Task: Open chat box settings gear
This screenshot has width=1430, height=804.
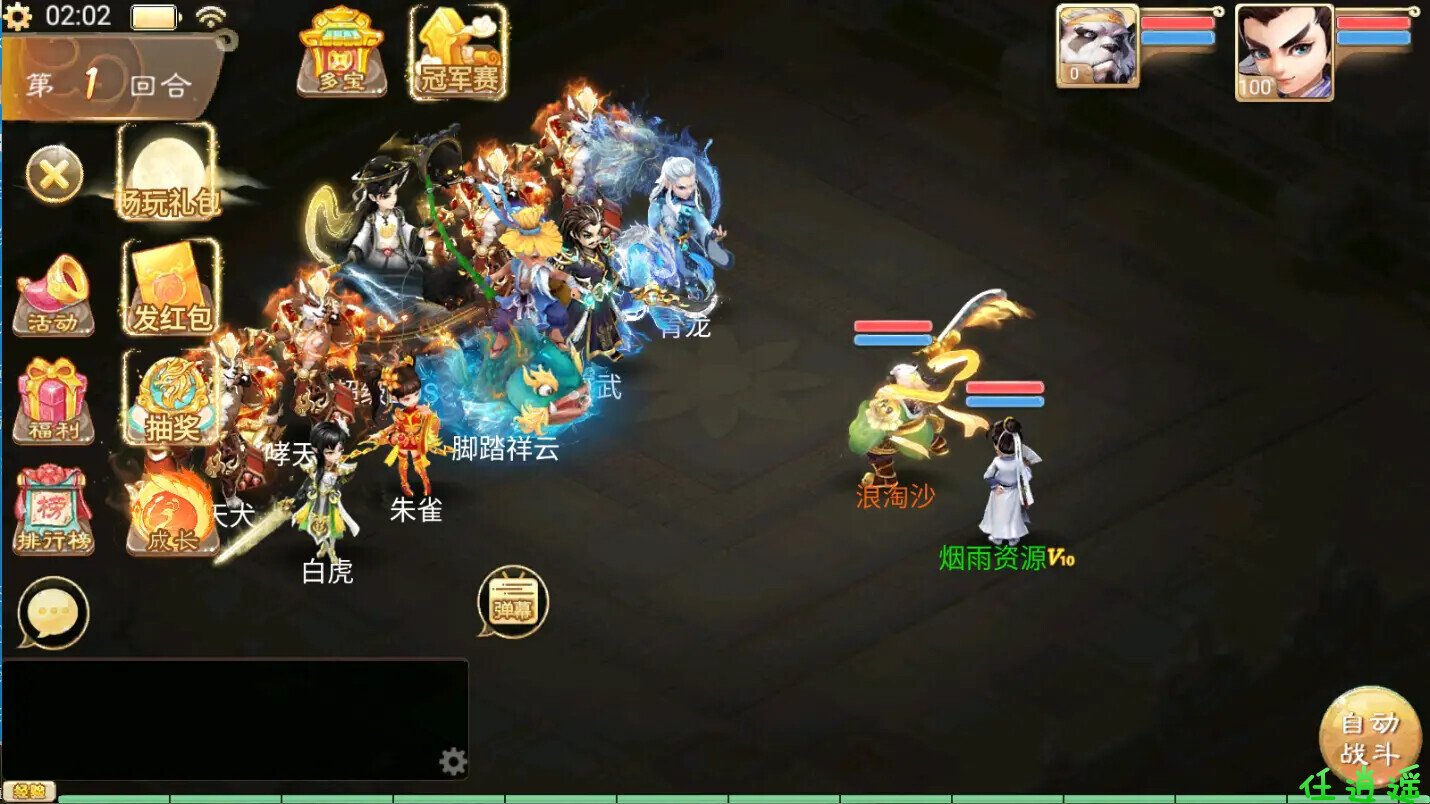Action: [x=453, y=762]
